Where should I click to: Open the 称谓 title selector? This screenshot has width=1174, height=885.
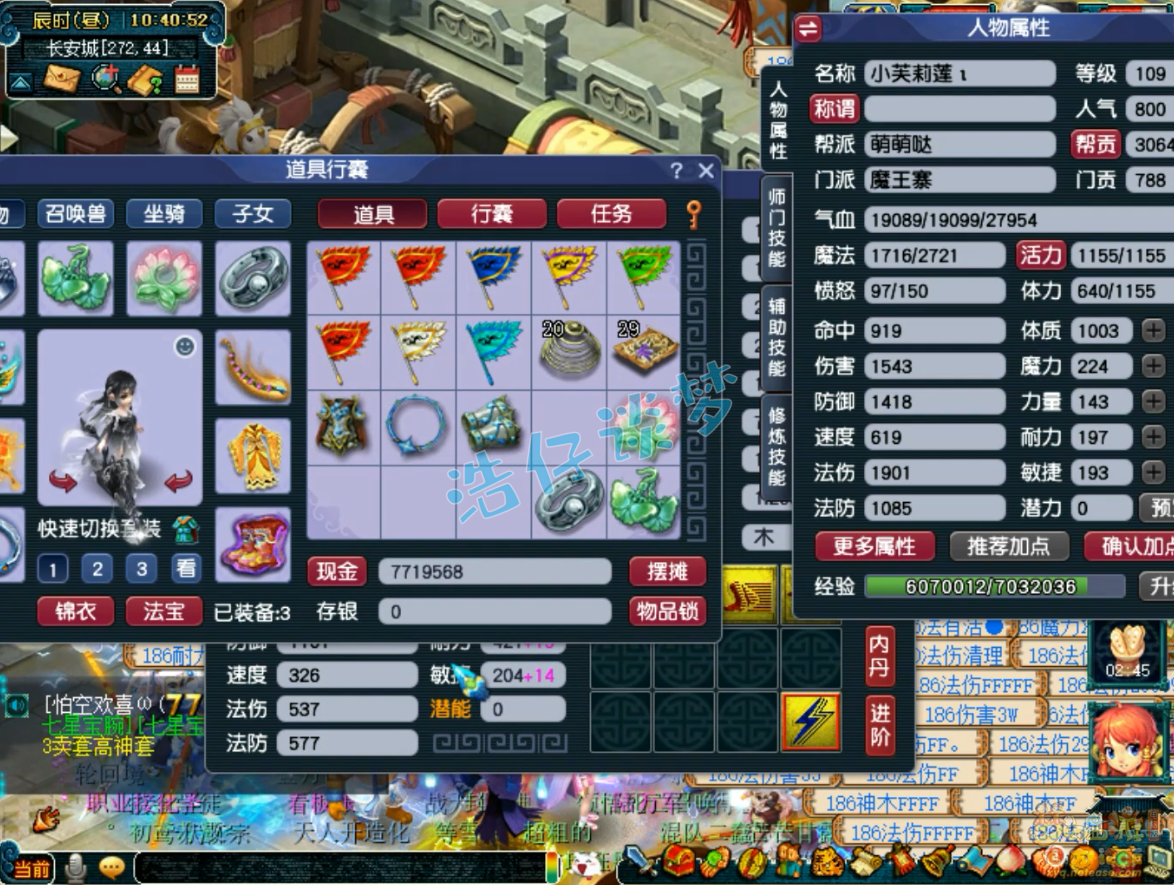pos(834,109)
